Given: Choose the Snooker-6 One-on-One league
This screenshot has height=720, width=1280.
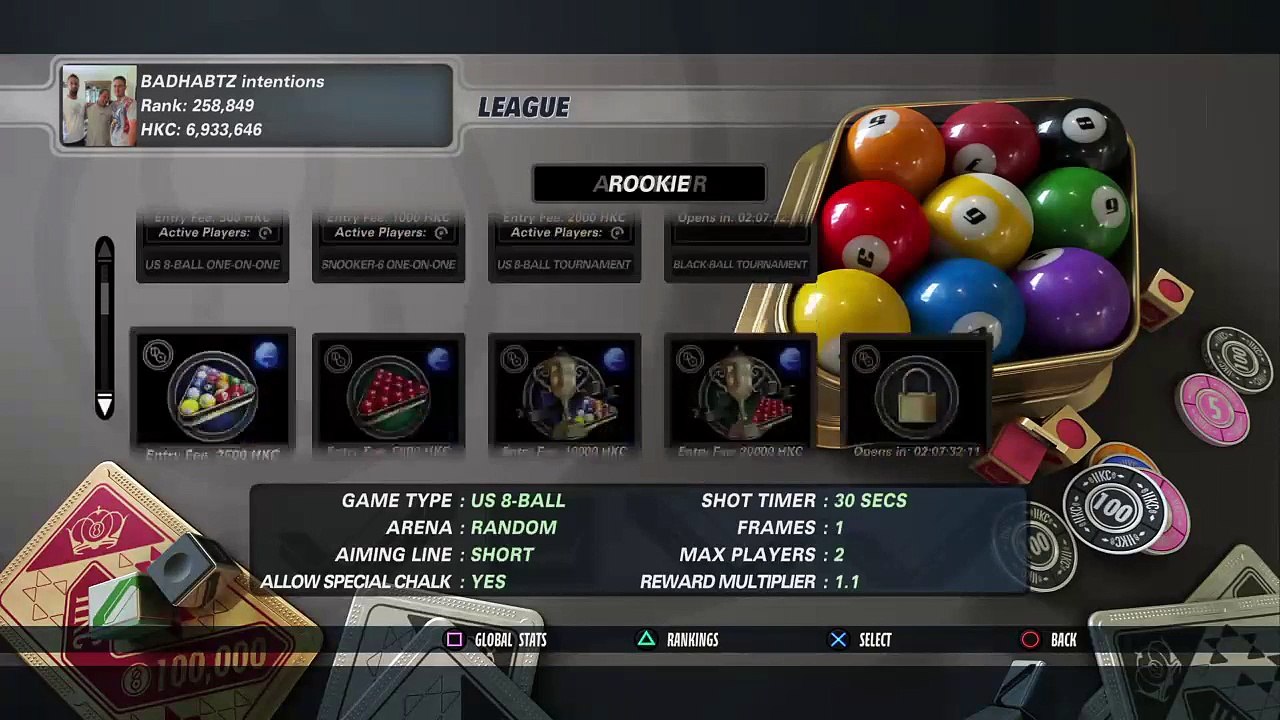Looking at the screenshot, I should pyautogui.click(x=388, y=247).
